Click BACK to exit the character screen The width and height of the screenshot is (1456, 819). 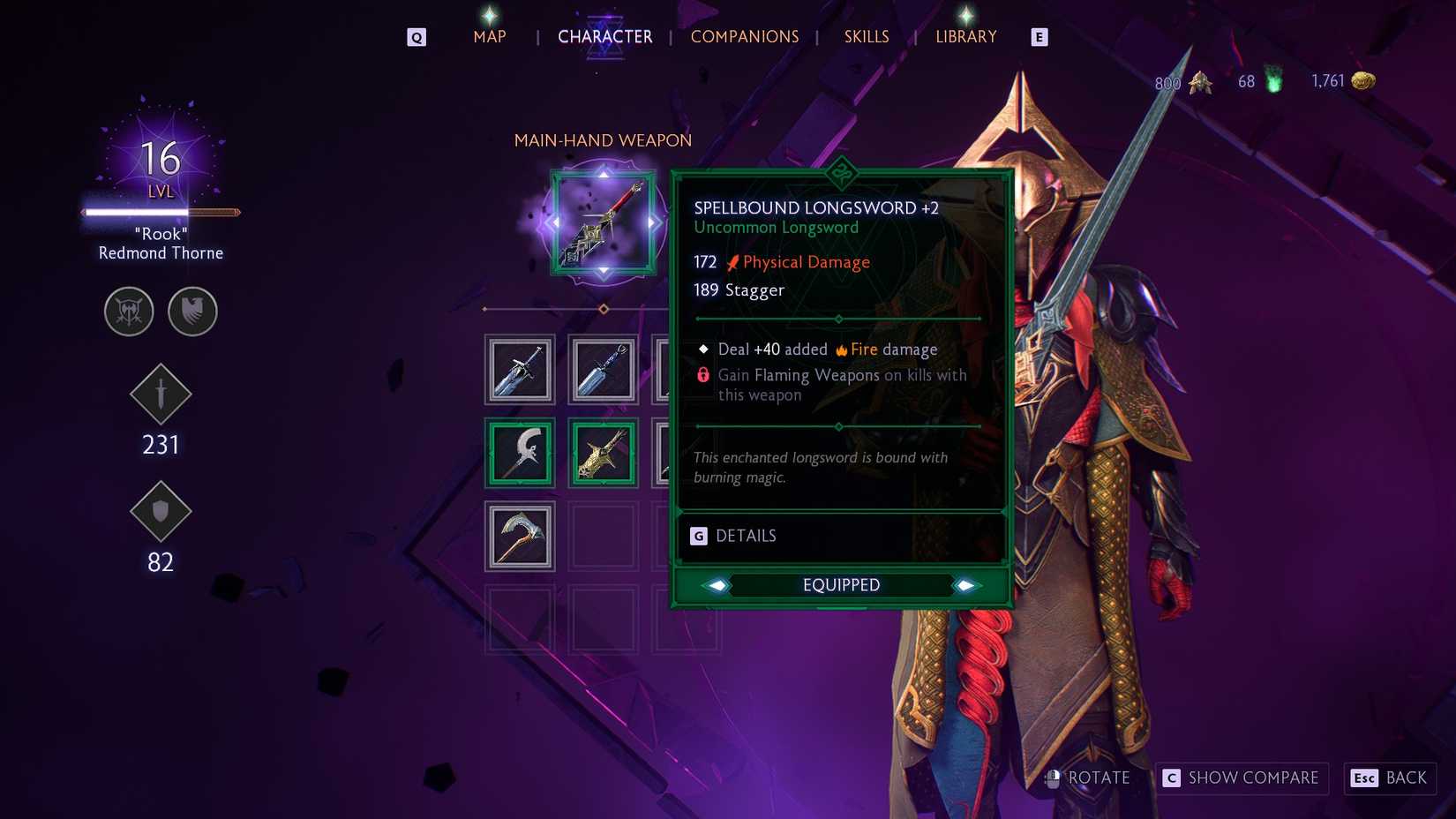[1390, 778]
